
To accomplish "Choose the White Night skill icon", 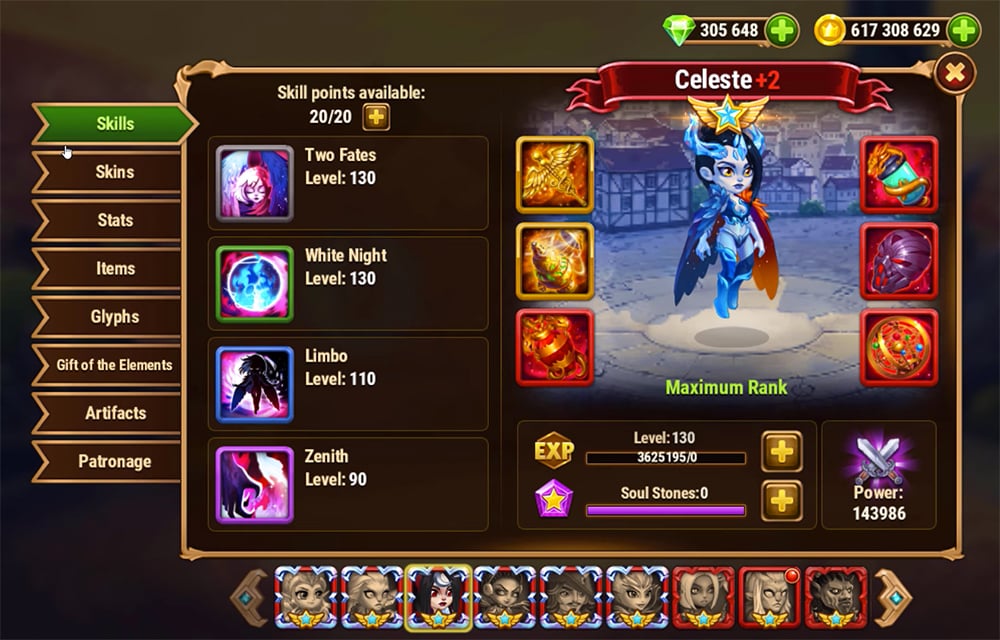I will pos(254,284).
